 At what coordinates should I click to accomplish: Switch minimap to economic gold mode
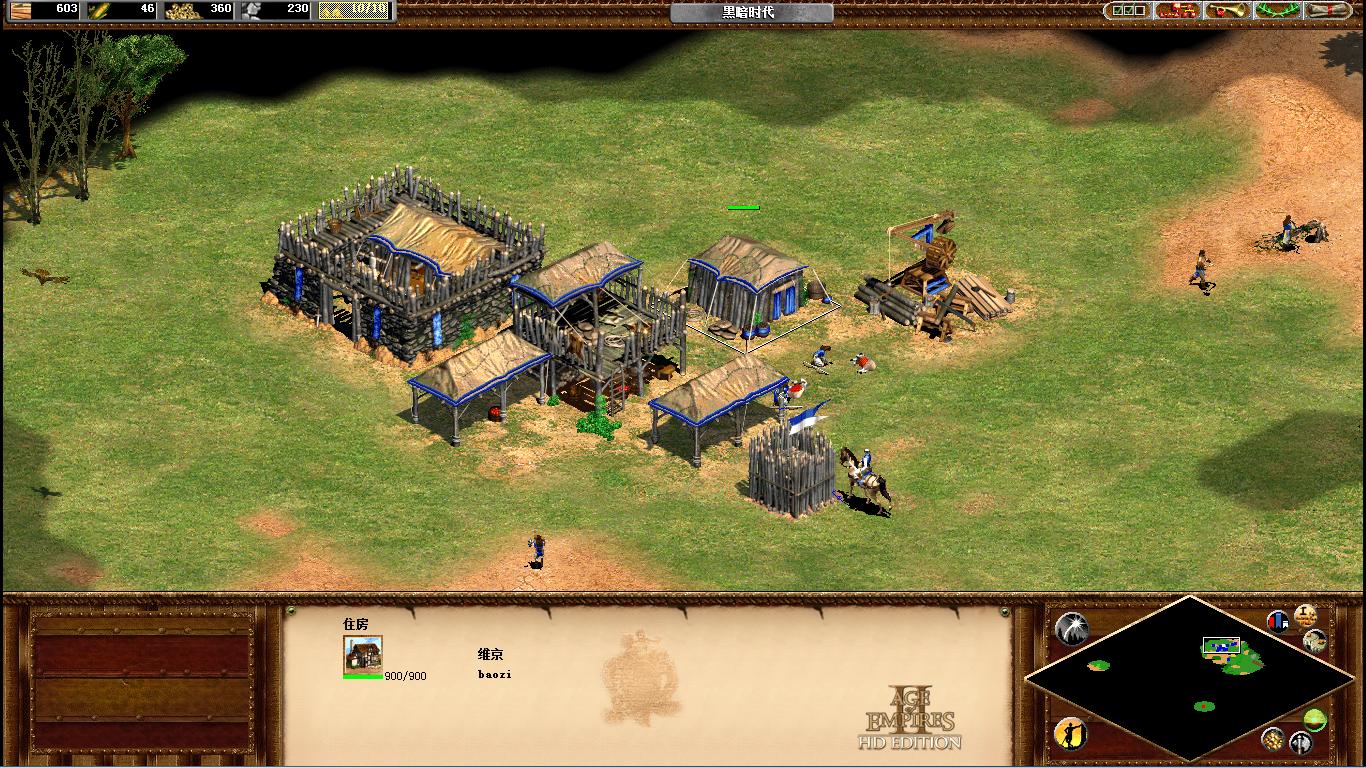coord(1273,738)
